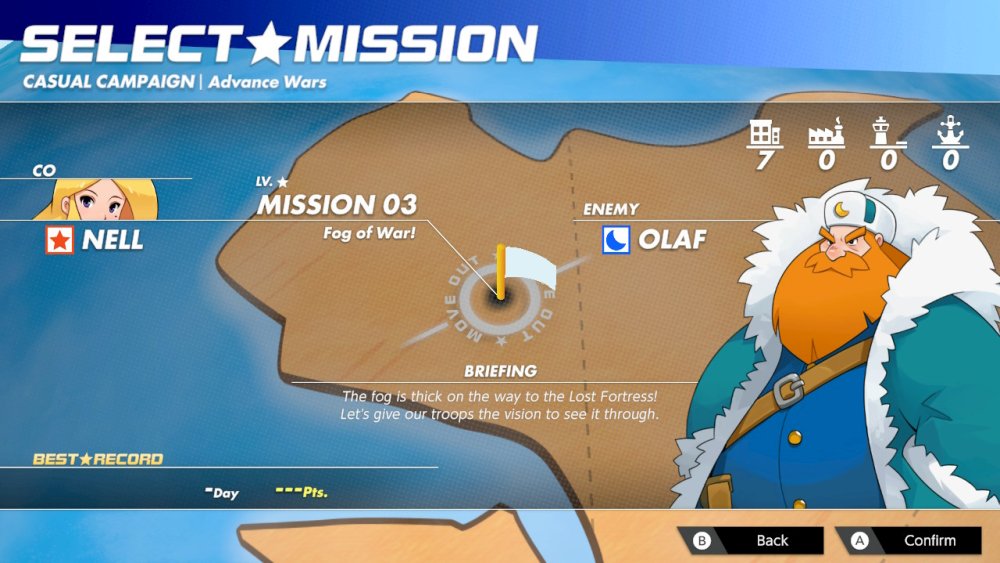Confirm the selected mission
Image resolution: width=1000 pixels, height=563 pixels.
[909, 540]
